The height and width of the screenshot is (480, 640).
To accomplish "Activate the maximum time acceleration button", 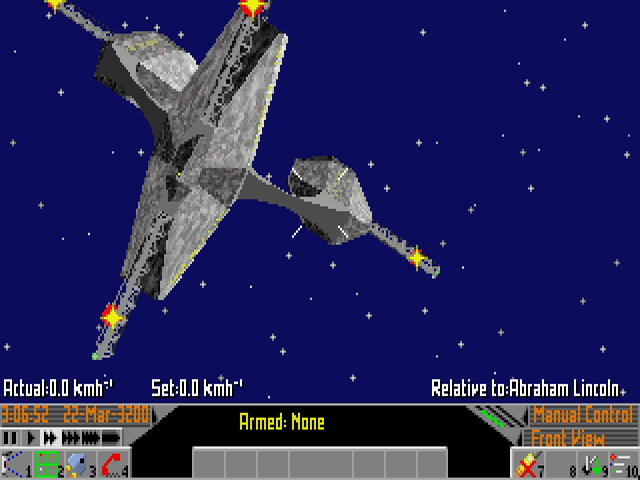I will tap(110, 438).
